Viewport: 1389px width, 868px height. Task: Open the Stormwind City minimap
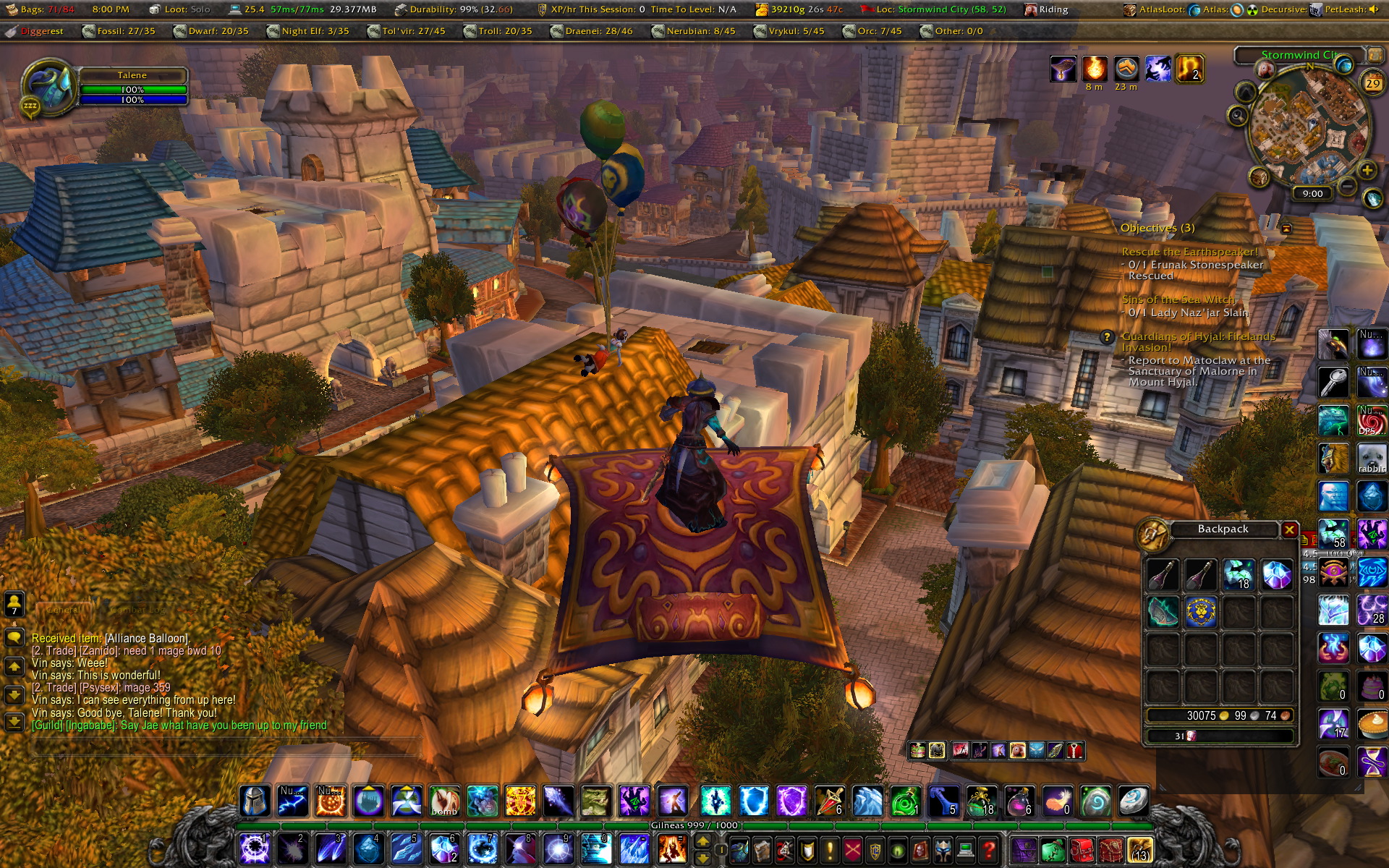tap(1309, 130)
